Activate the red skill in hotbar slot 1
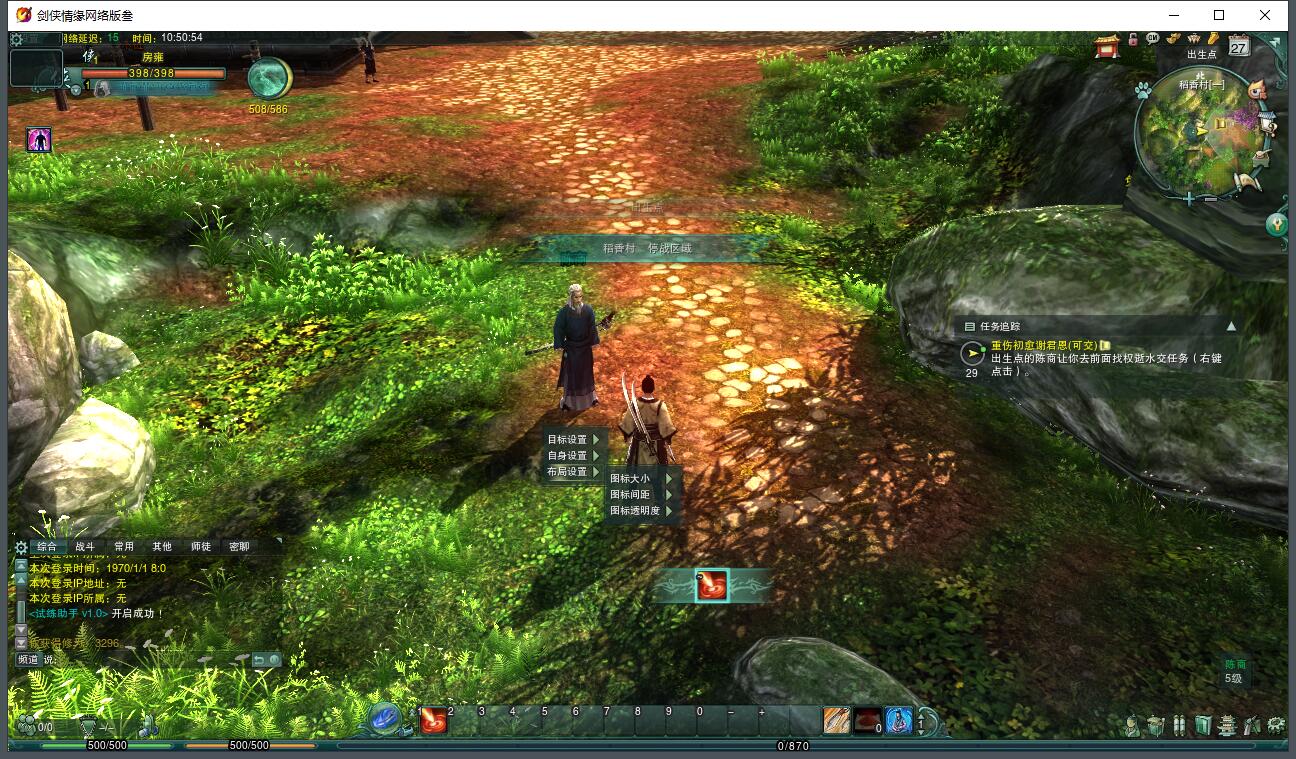The image size is (1296, 759). pyautogui.click(x=434, y=720)
